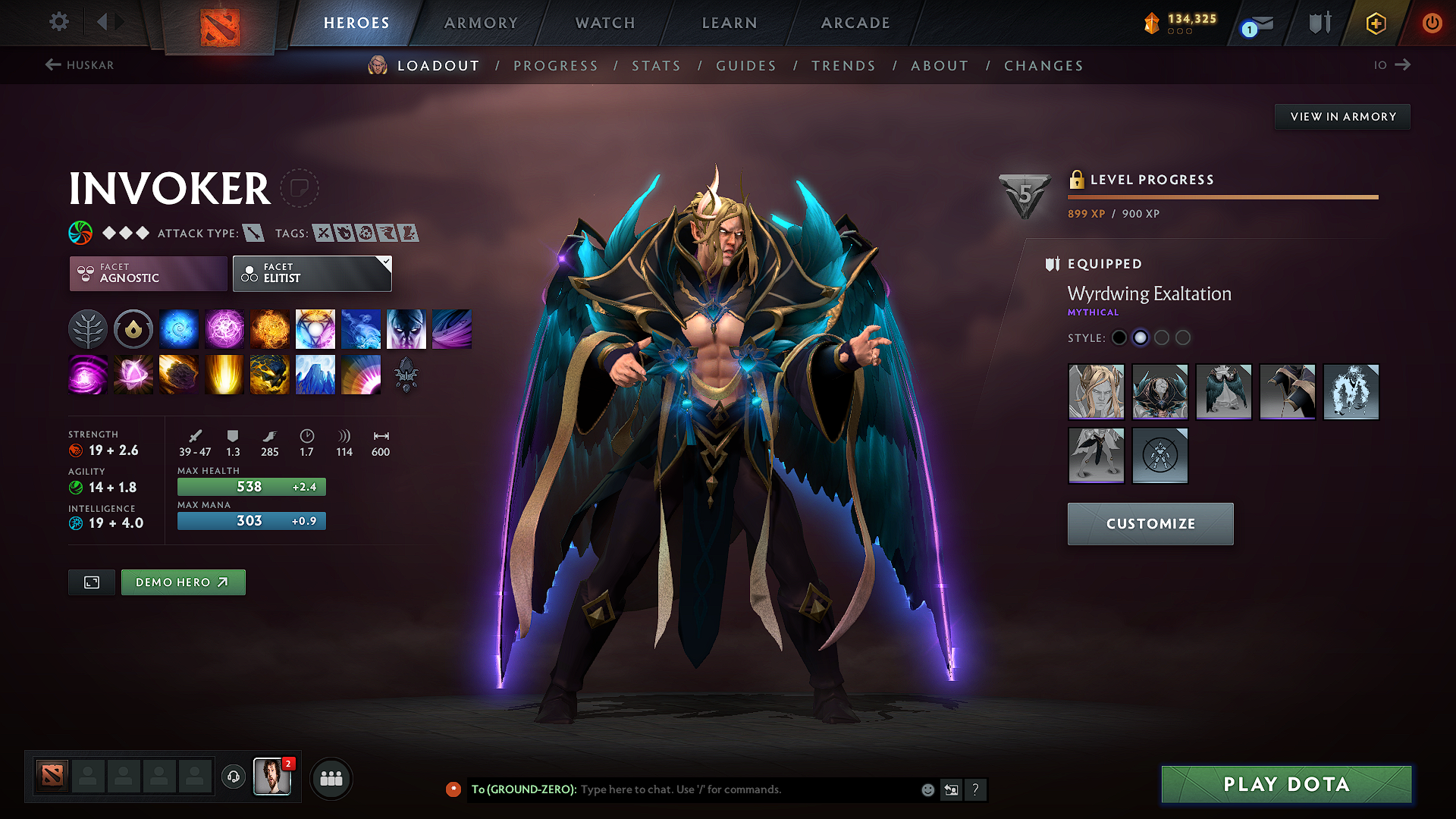Select the Quas ability icon
This screenshot has width=1456, height=819.
click(179, 328)
